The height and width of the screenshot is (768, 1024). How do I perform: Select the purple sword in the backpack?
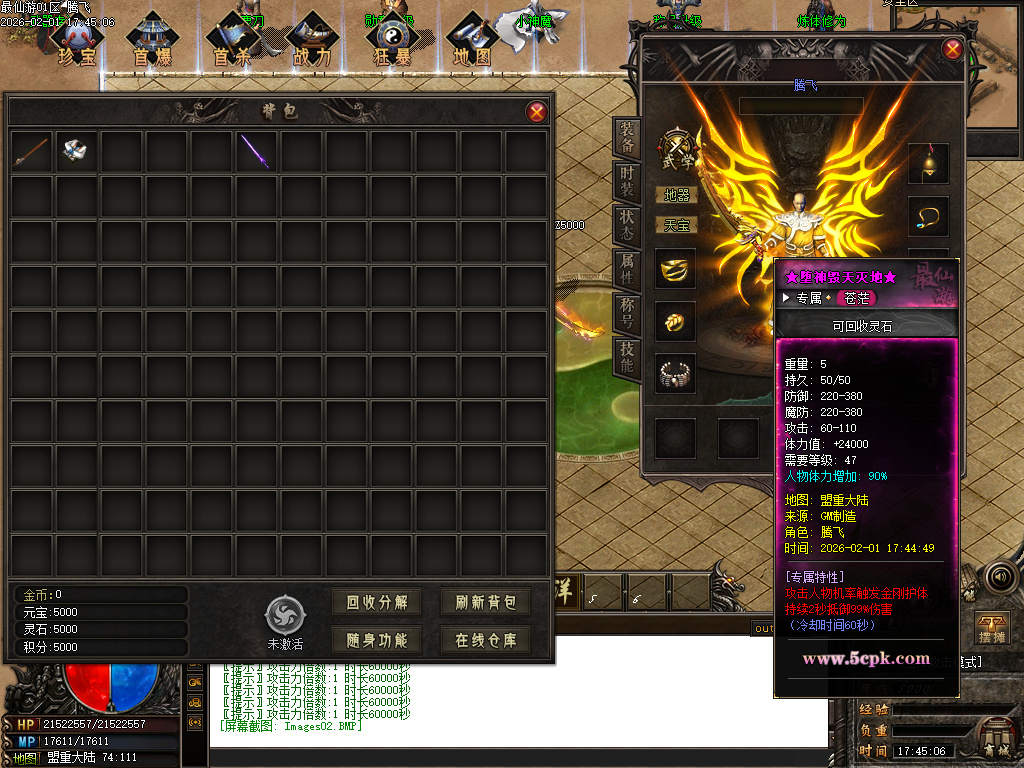click(257, 151)
